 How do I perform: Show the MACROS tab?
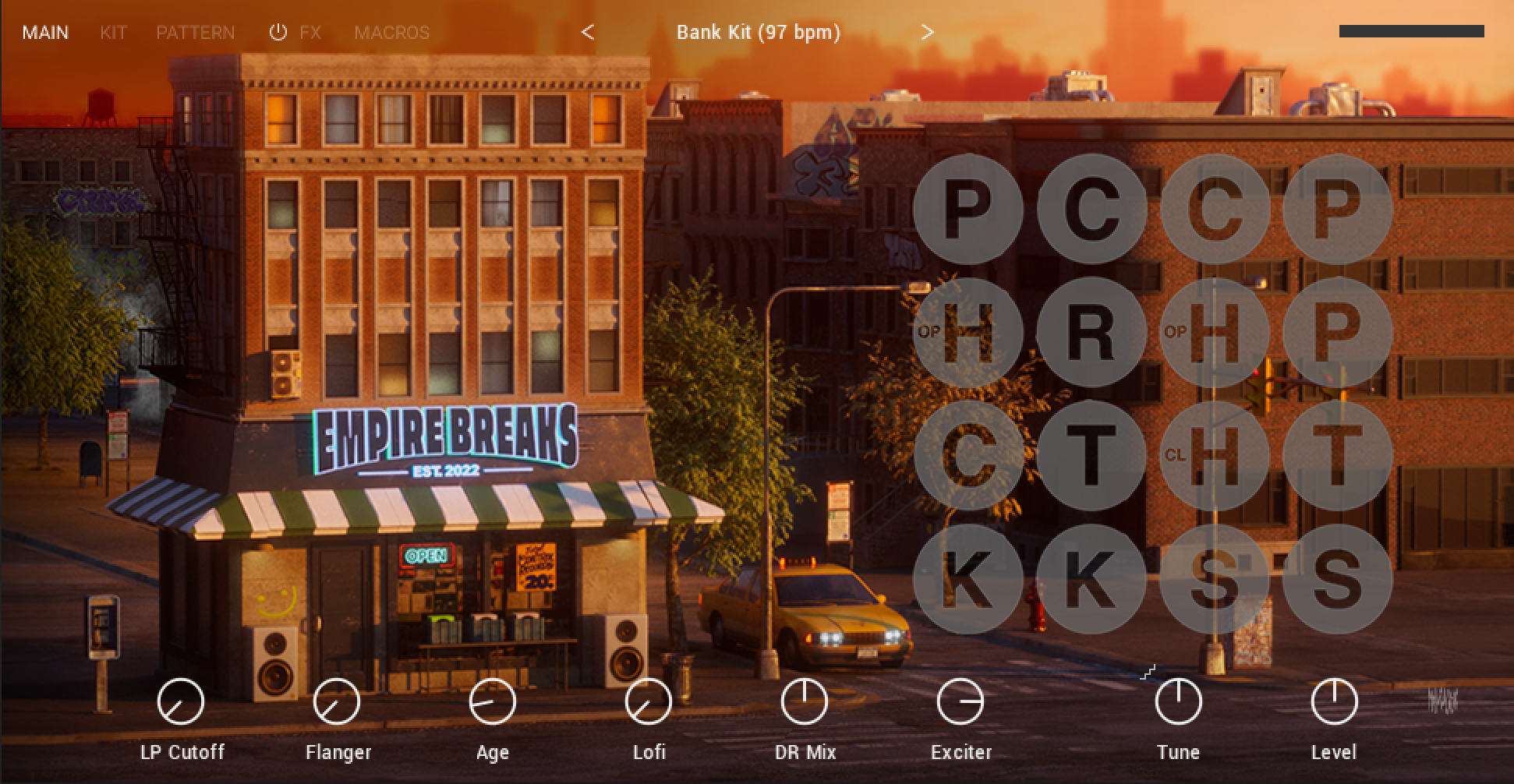pyautogui.click(x=391, y=33)
